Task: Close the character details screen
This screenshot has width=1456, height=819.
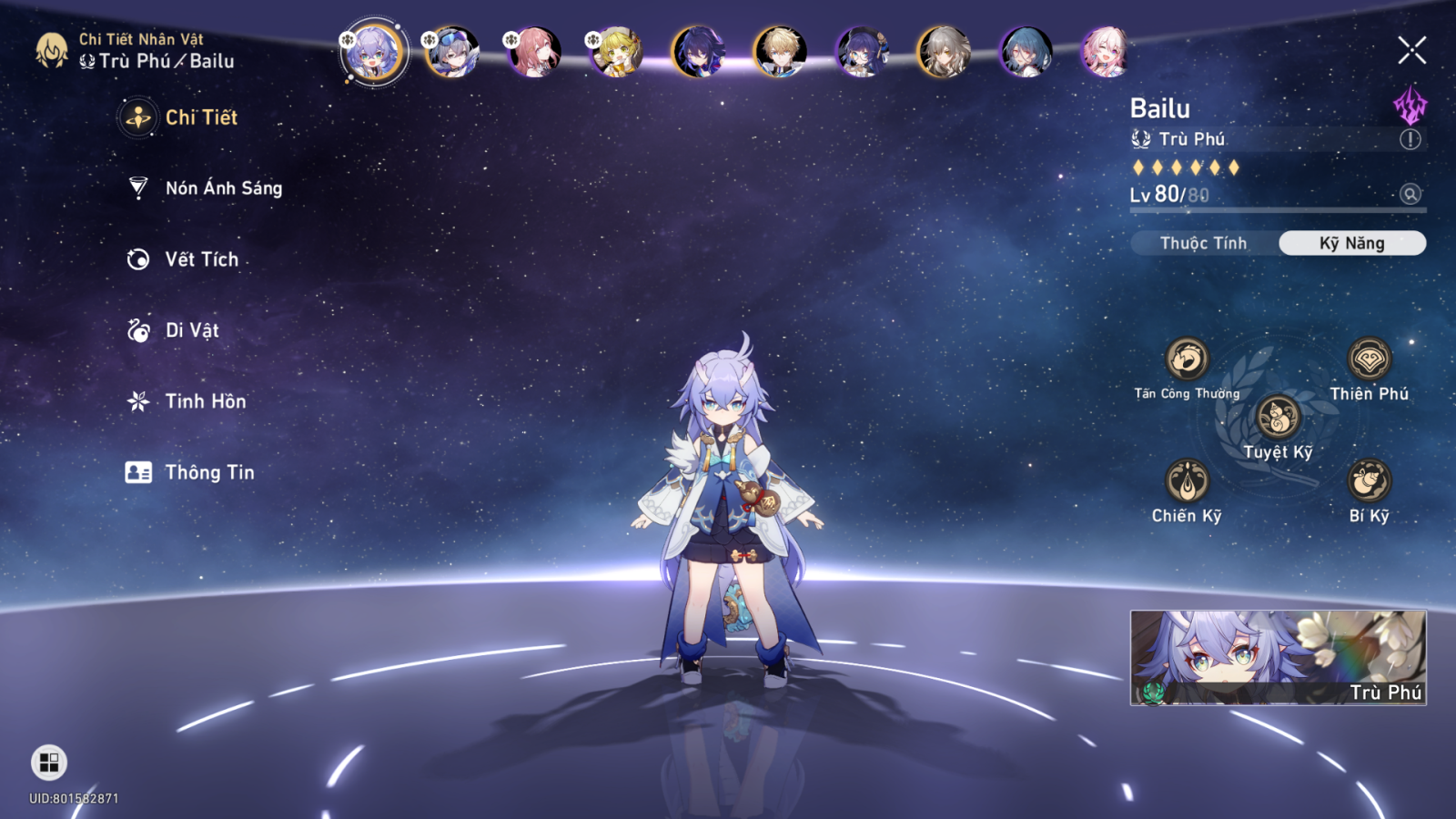Action: [x=1411, y=50]
